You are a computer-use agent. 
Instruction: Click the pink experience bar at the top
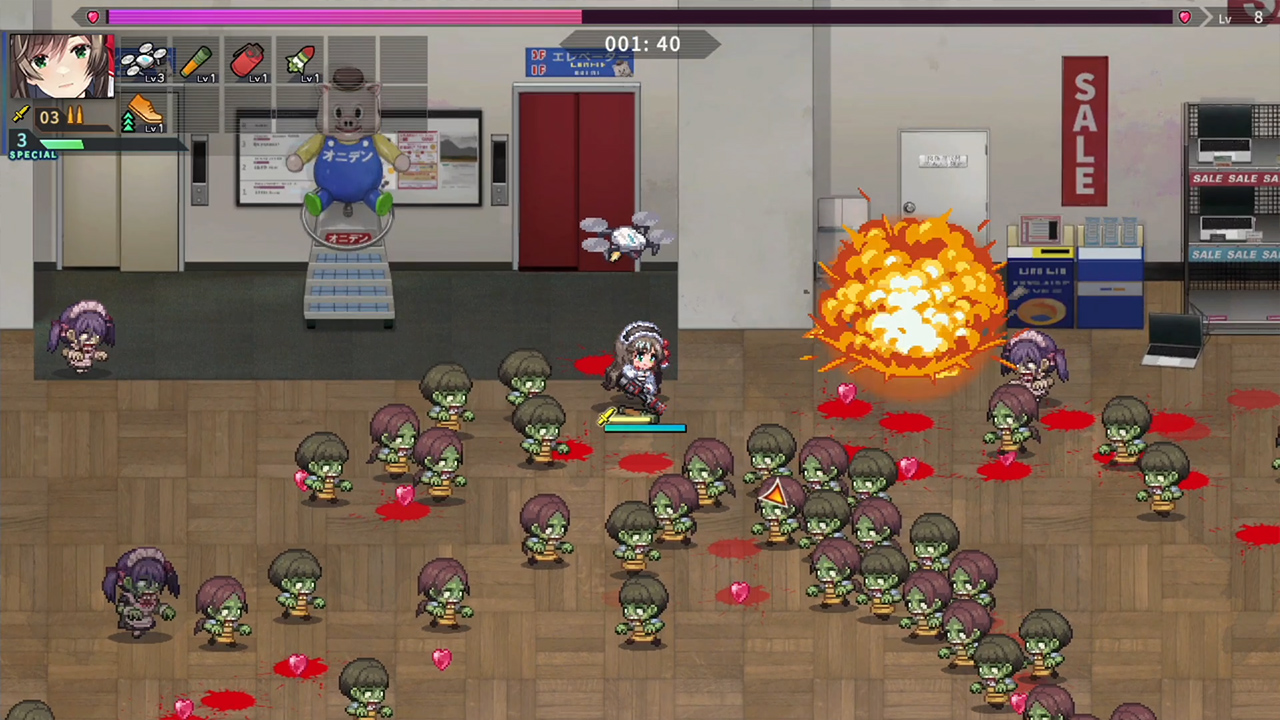click(x=345, y=17)
